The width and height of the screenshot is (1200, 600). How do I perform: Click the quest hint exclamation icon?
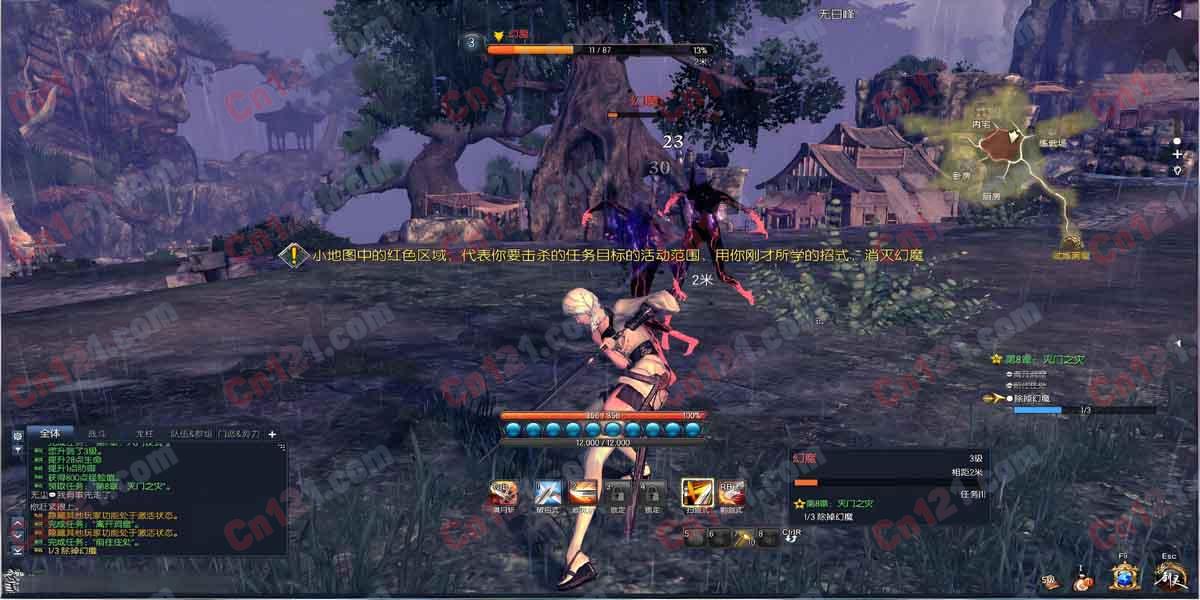293,256
